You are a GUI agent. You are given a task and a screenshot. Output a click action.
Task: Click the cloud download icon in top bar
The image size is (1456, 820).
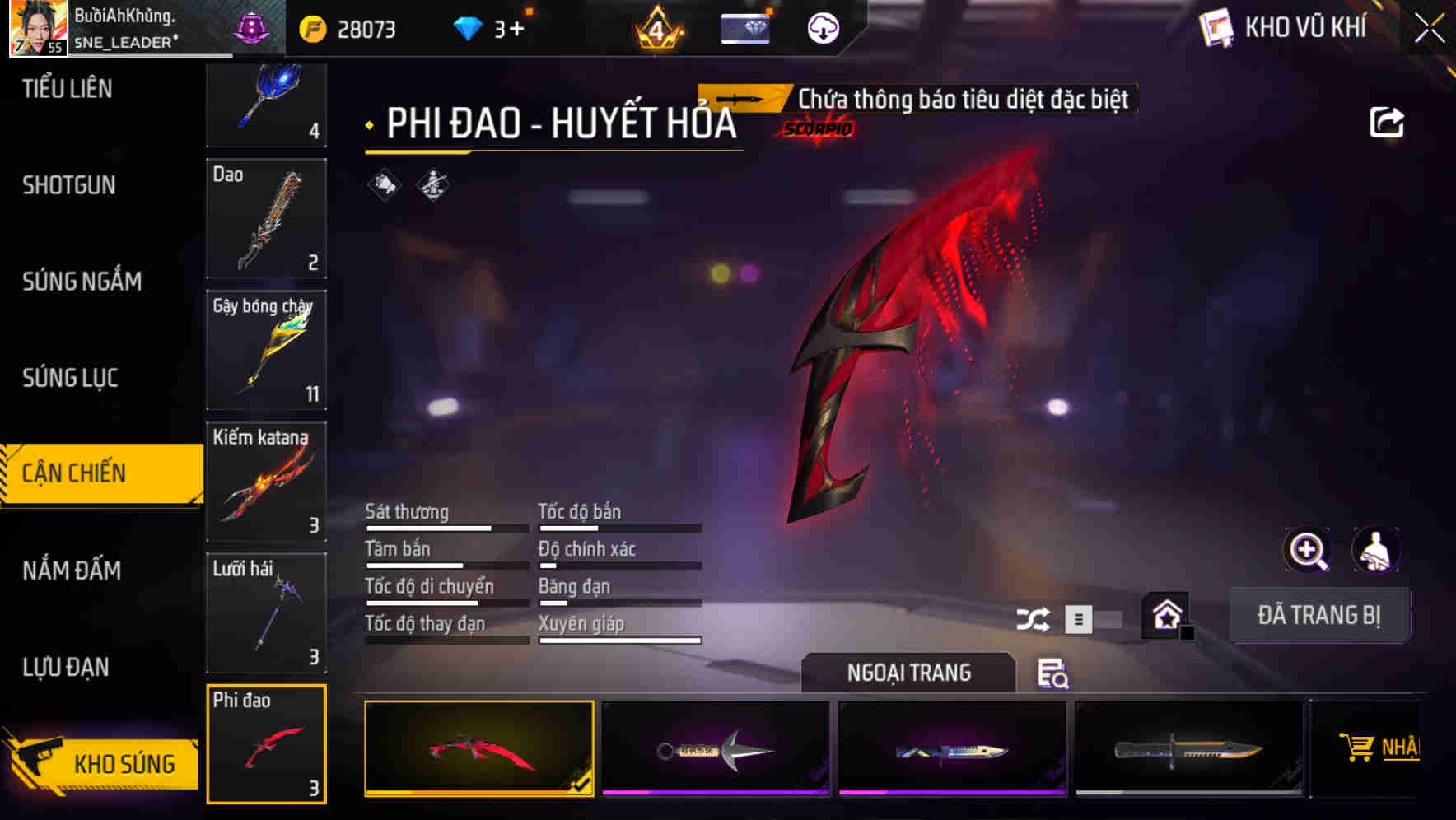pyautogui.click(x=823, y=27)
